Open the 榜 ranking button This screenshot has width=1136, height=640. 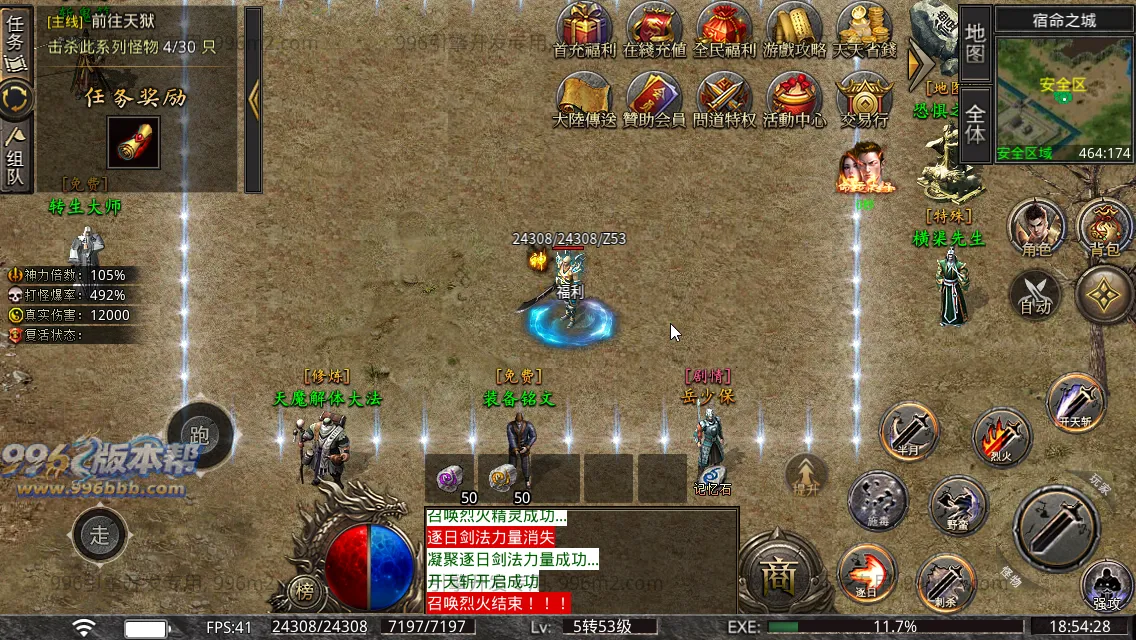(305, 590)
